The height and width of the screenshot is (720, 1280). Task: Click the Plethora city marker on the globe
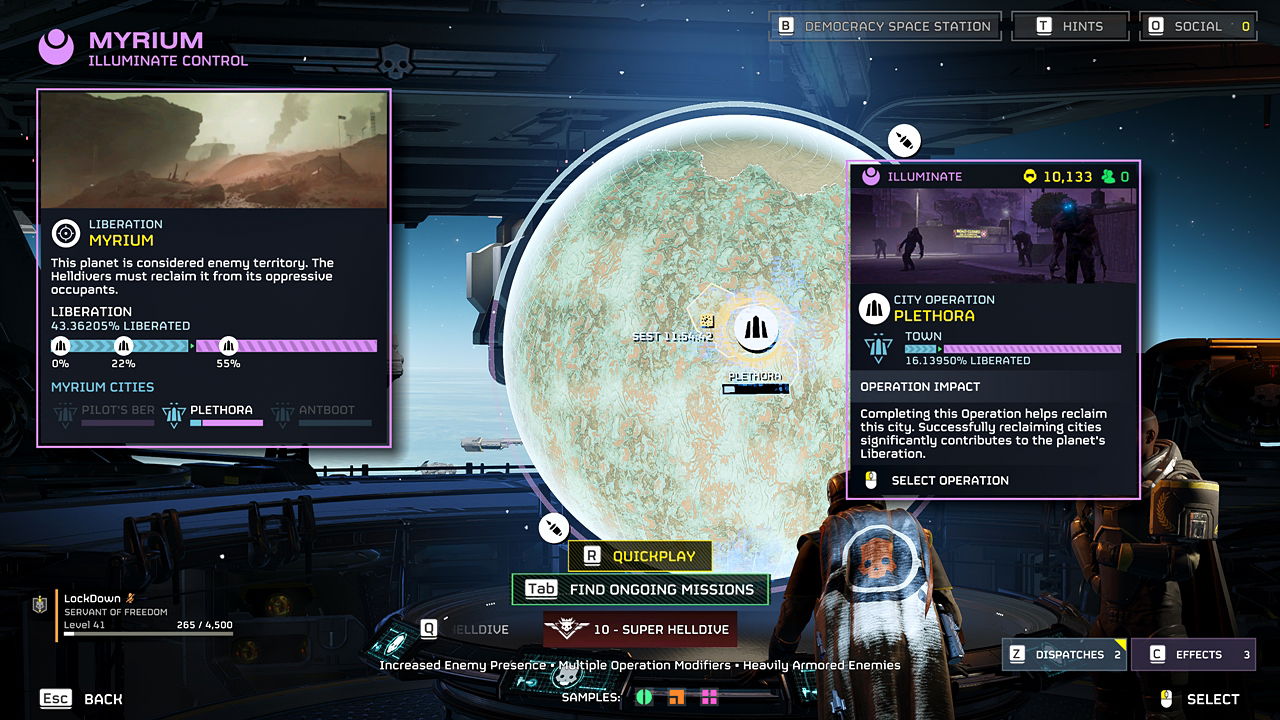click(756, 330)
